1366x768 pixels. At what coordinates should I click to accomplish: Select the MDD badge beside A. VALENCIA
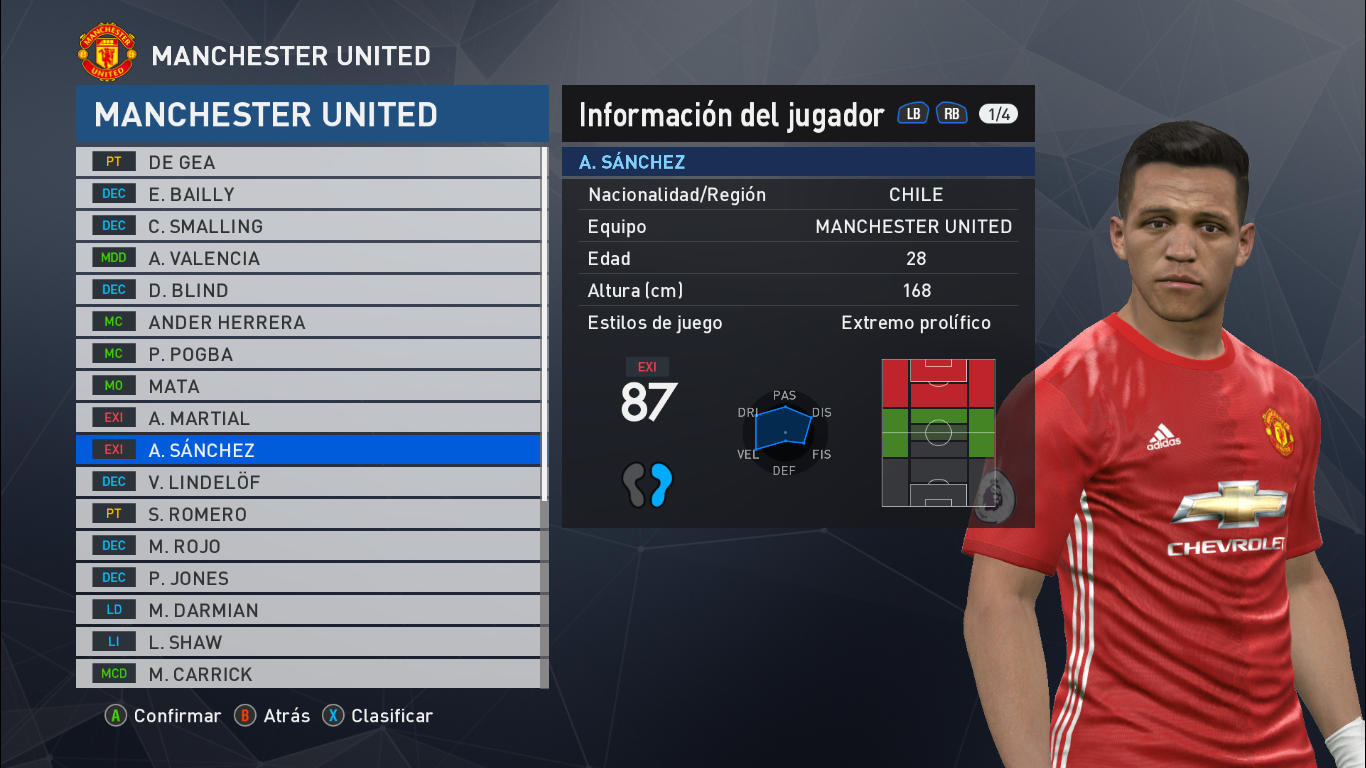[x=112, y=257]
